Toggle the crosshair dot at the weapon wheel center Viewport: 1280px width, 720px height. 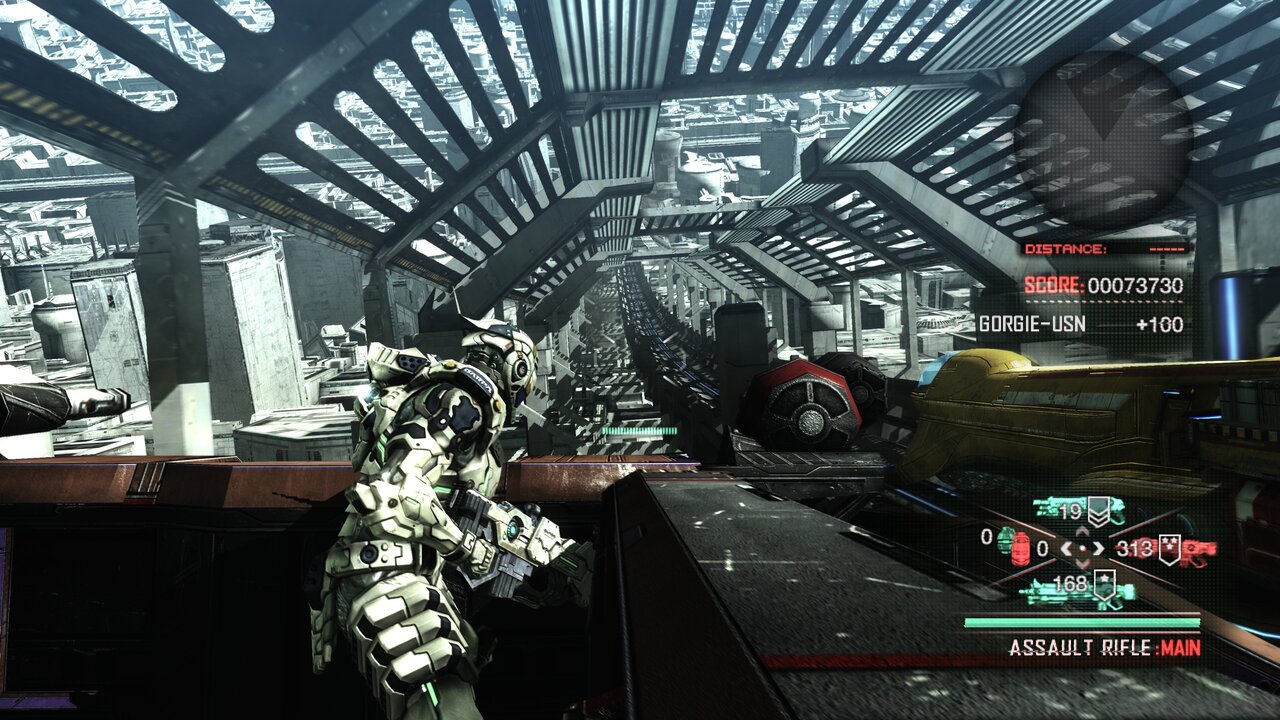pos(1083,548)
